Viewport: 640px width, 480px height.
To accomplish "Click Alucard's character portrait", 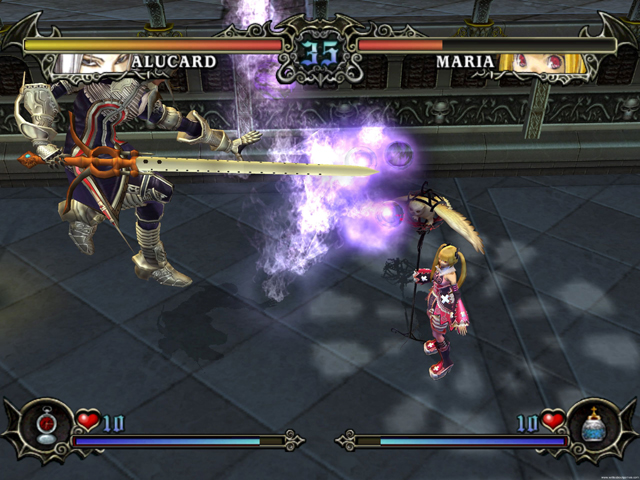I will coord(89,63).
